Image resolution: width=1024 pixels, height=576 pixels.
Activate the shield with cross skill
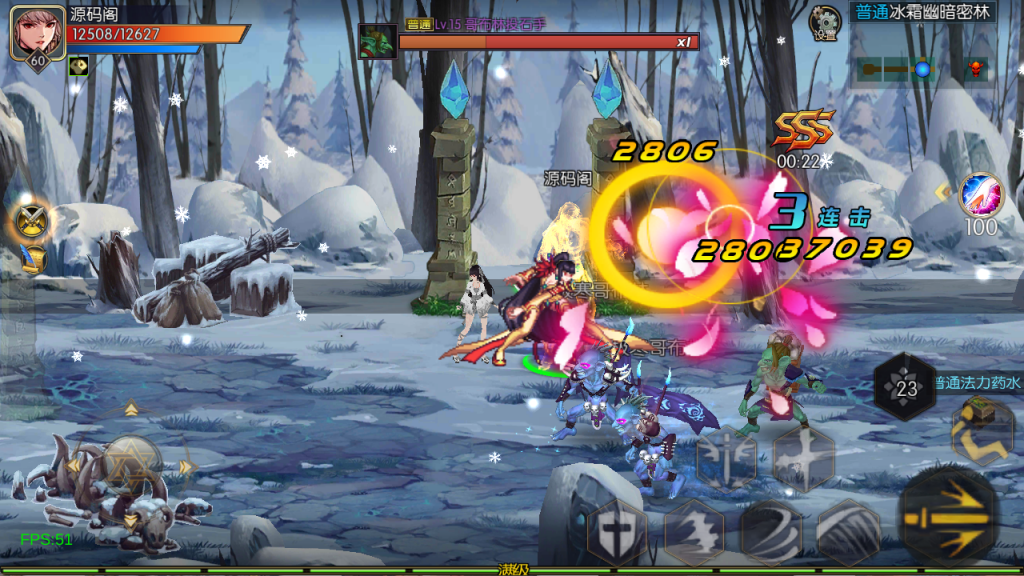[615, 533]
